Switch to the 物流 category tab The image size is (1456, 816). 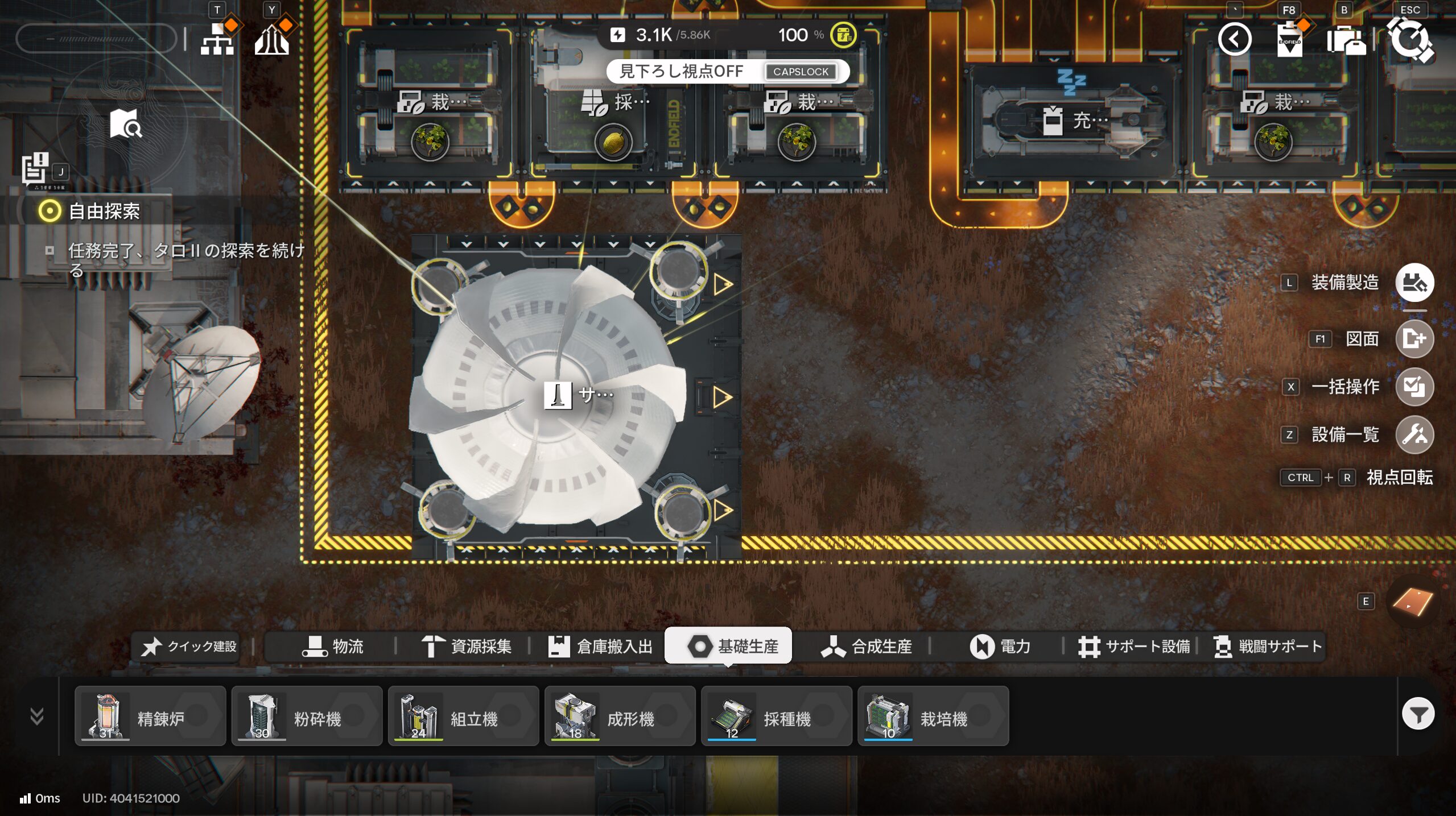[333, 647]
